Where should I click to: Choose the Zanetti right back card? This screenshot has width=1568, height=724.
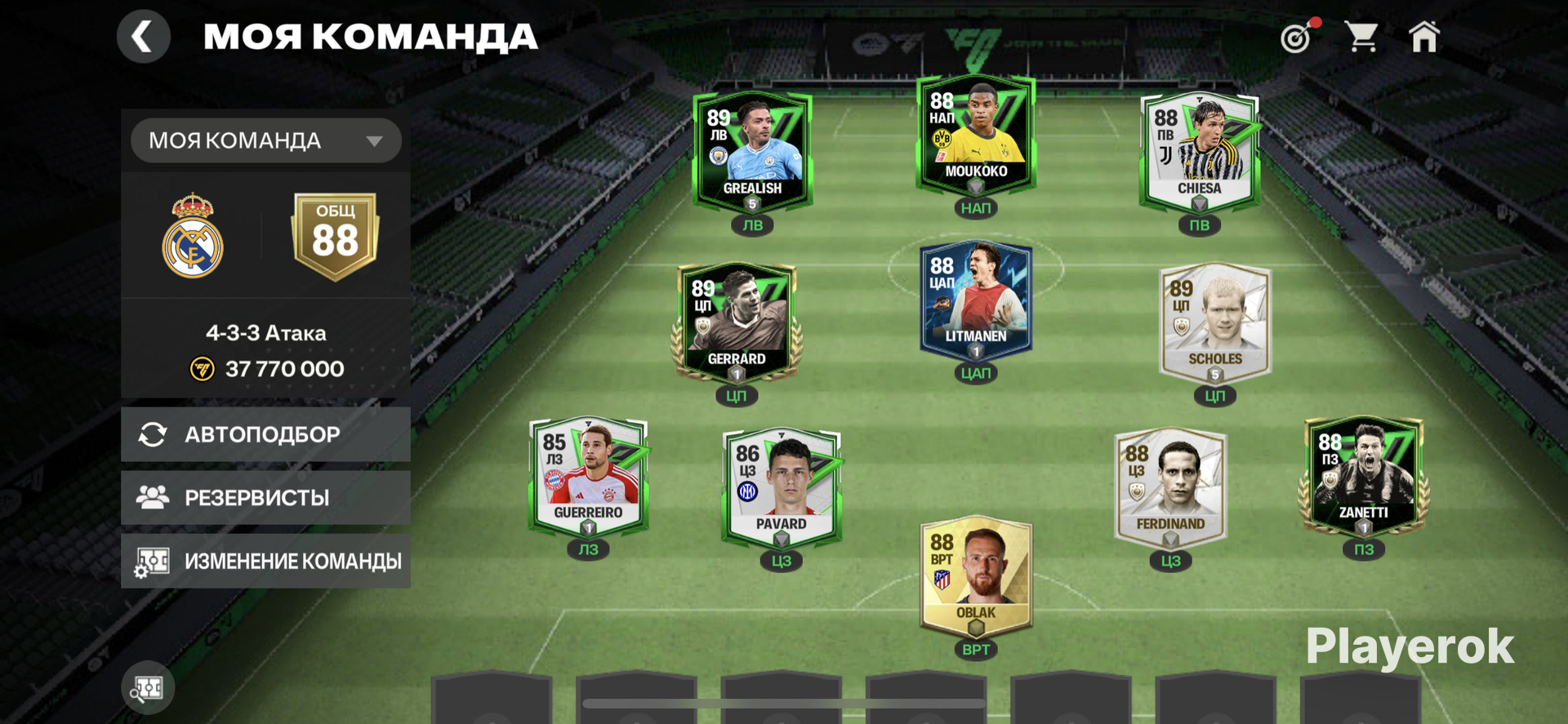[1363, 476]
